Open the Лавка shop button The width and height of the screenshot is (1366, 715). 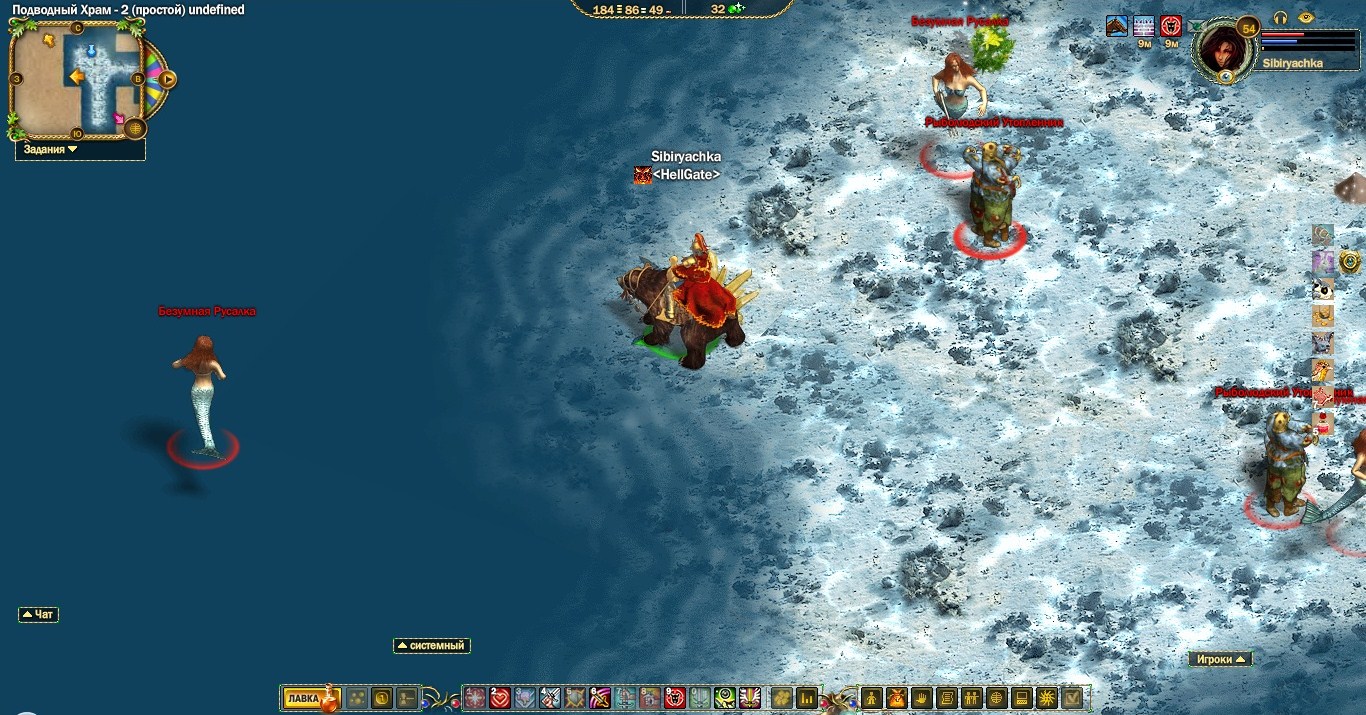304,698
